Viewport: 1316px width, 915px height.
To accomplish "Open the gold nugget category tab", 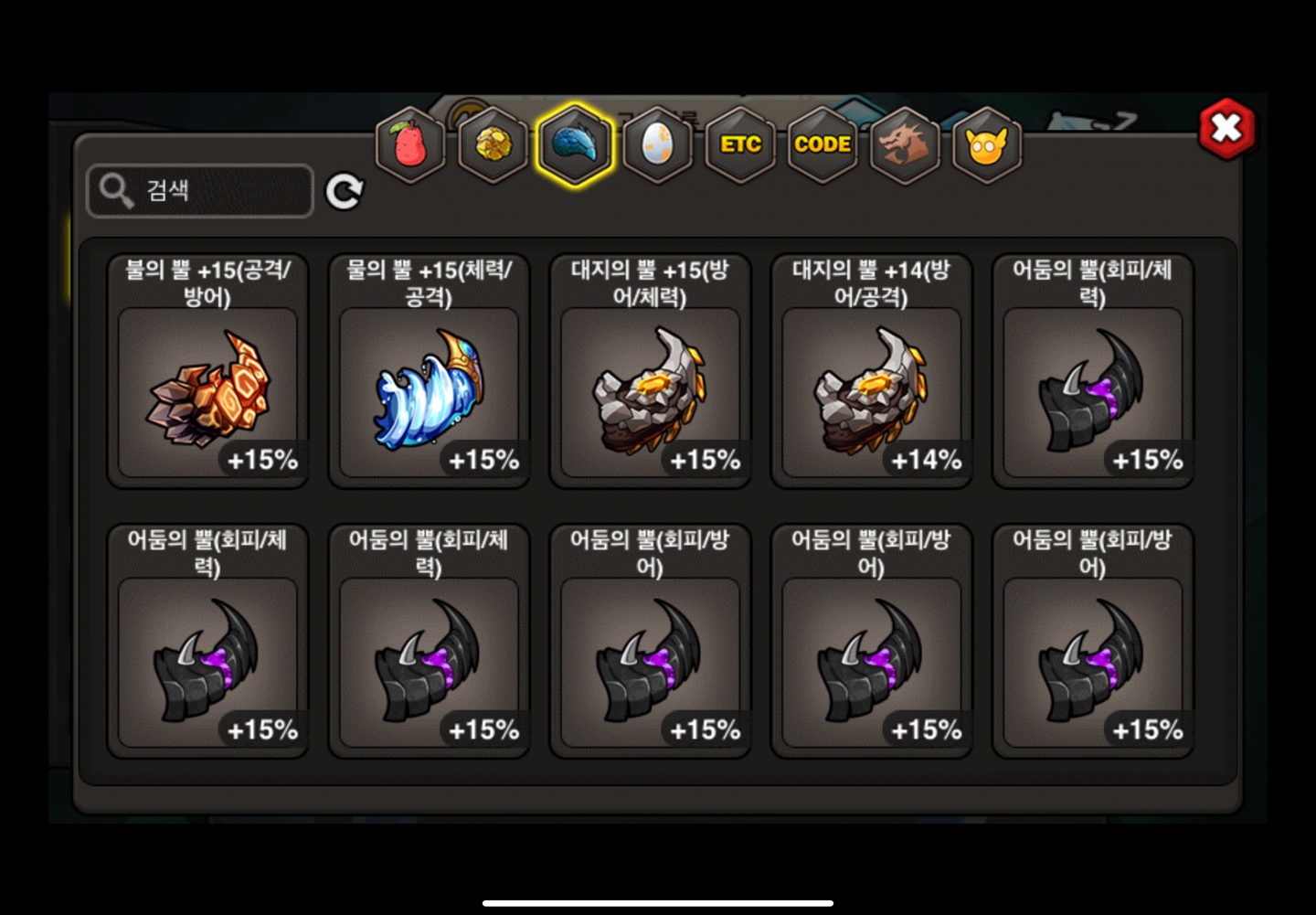I will 493,144.
